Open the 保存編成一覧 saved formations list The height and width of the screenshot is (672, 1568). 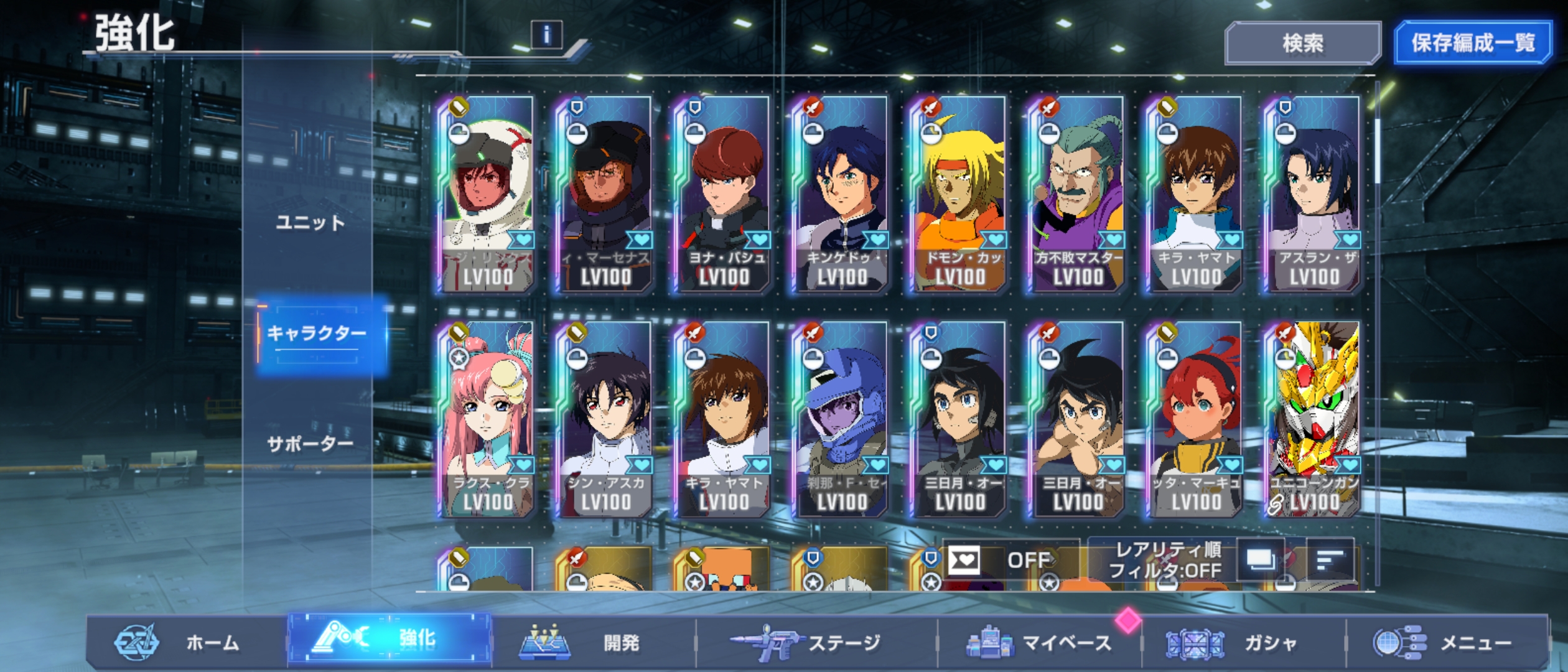coord(1472,43)
